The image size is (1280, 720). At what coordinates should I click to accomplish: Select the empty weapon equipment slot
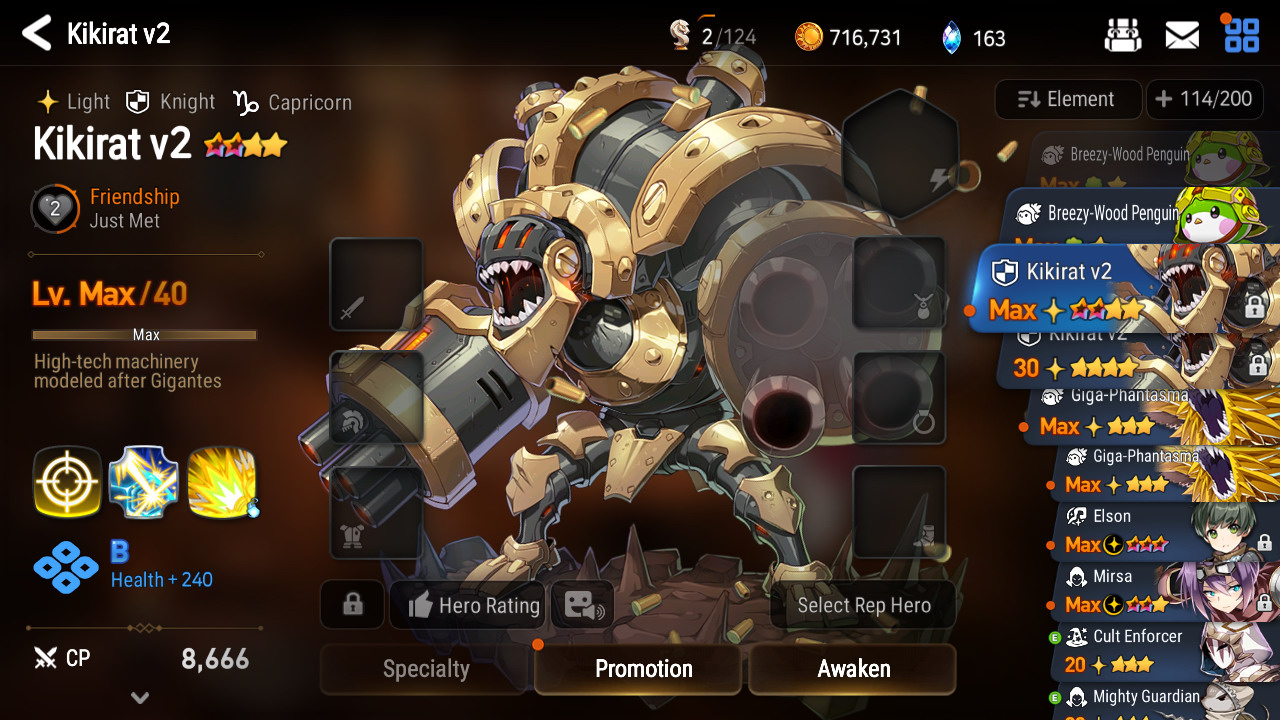tap(376, 285)
